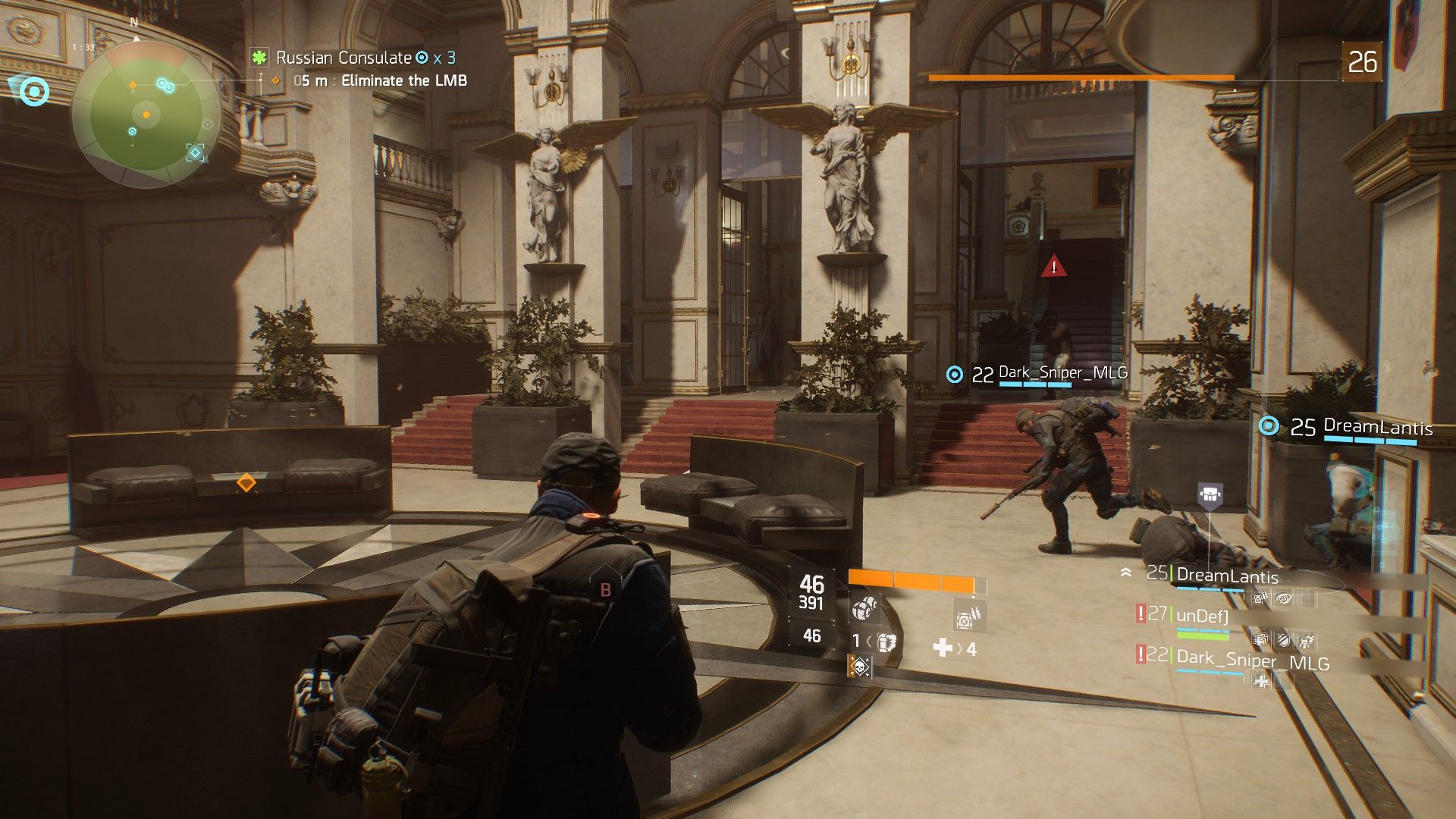
Task: Click the red triangle warning marker
Action: tap(1053, 267)
